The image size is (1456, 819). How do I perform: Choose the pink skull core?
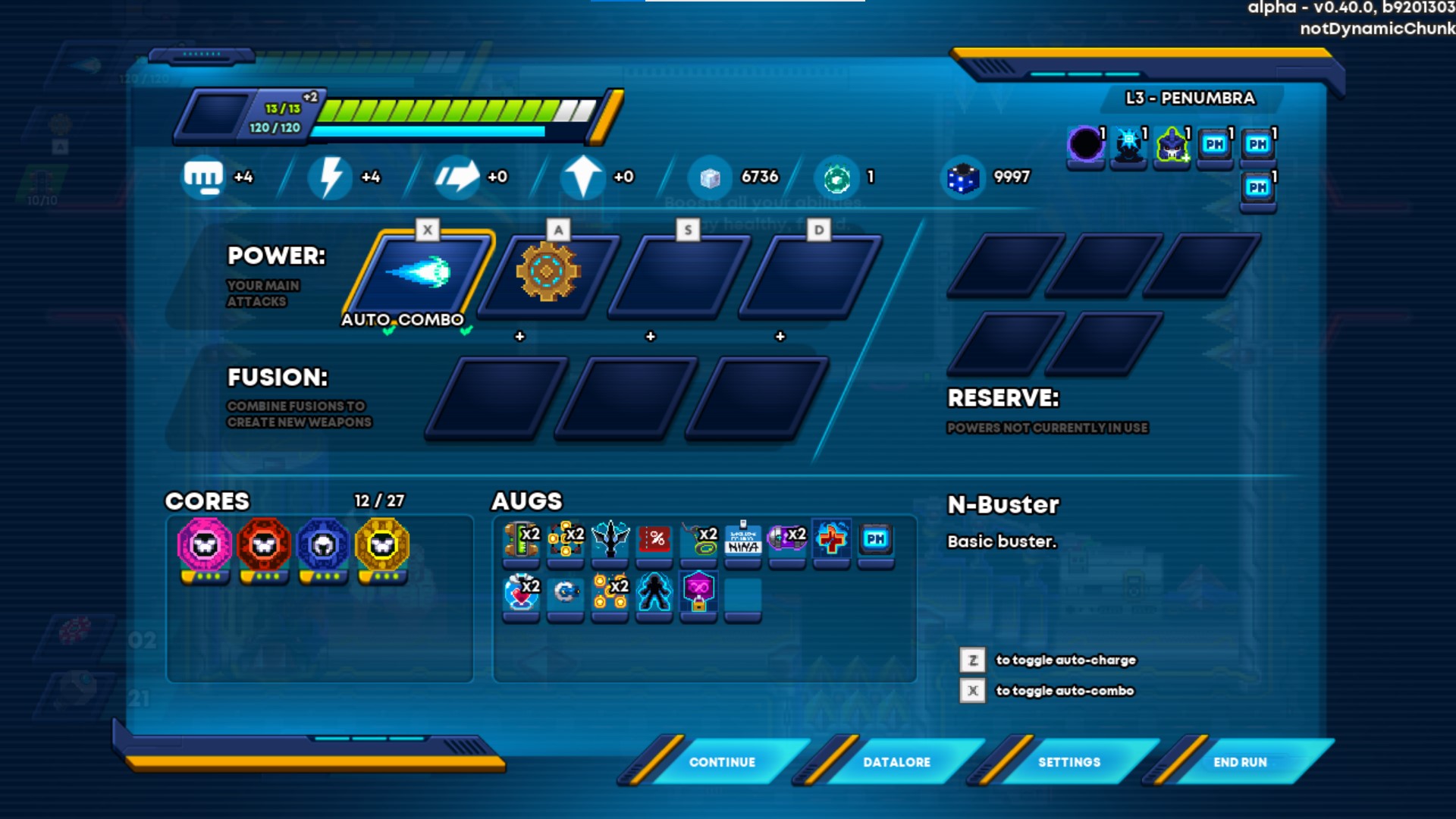point(204,545)
